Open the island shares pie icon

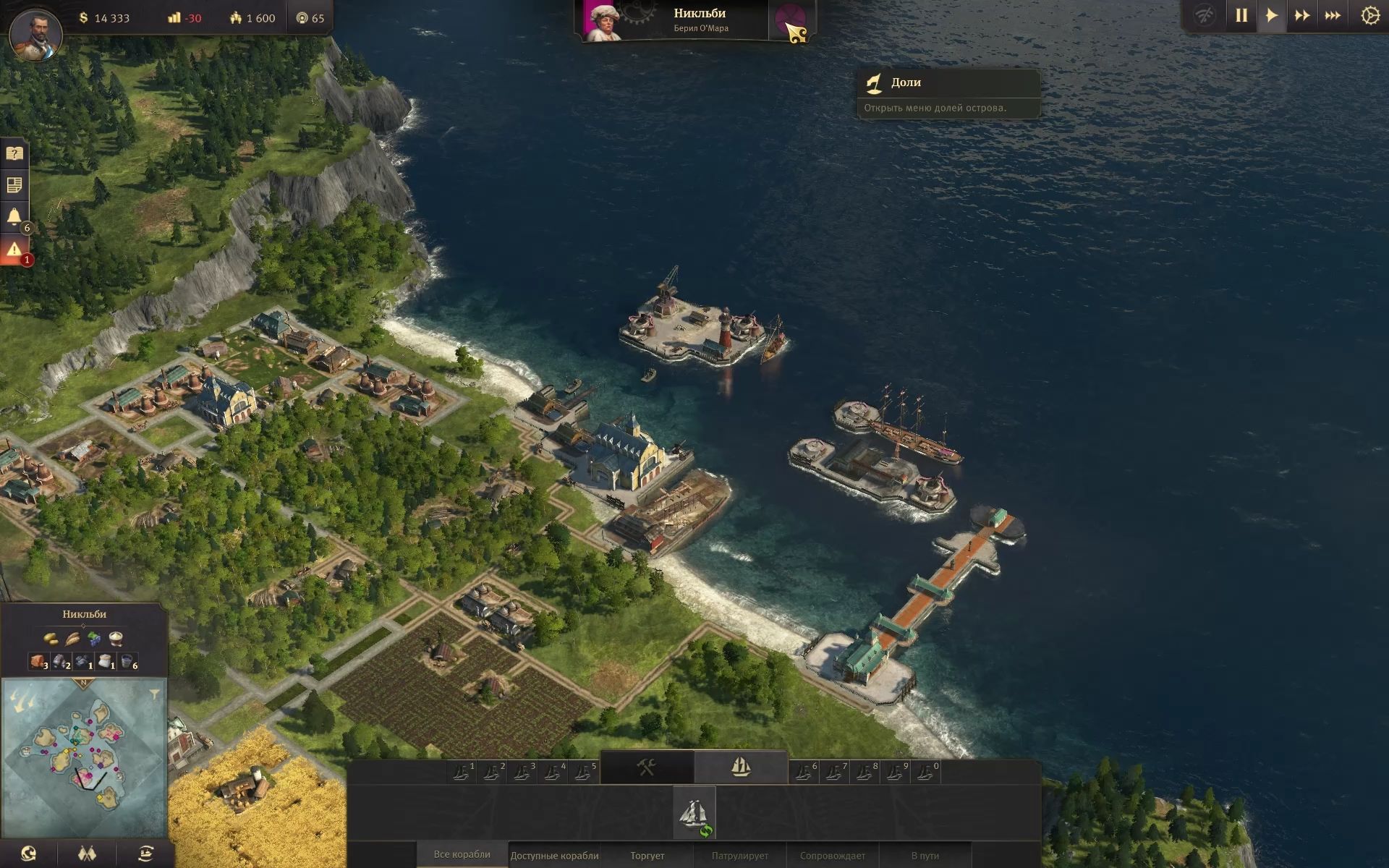[x=789, y=22]
